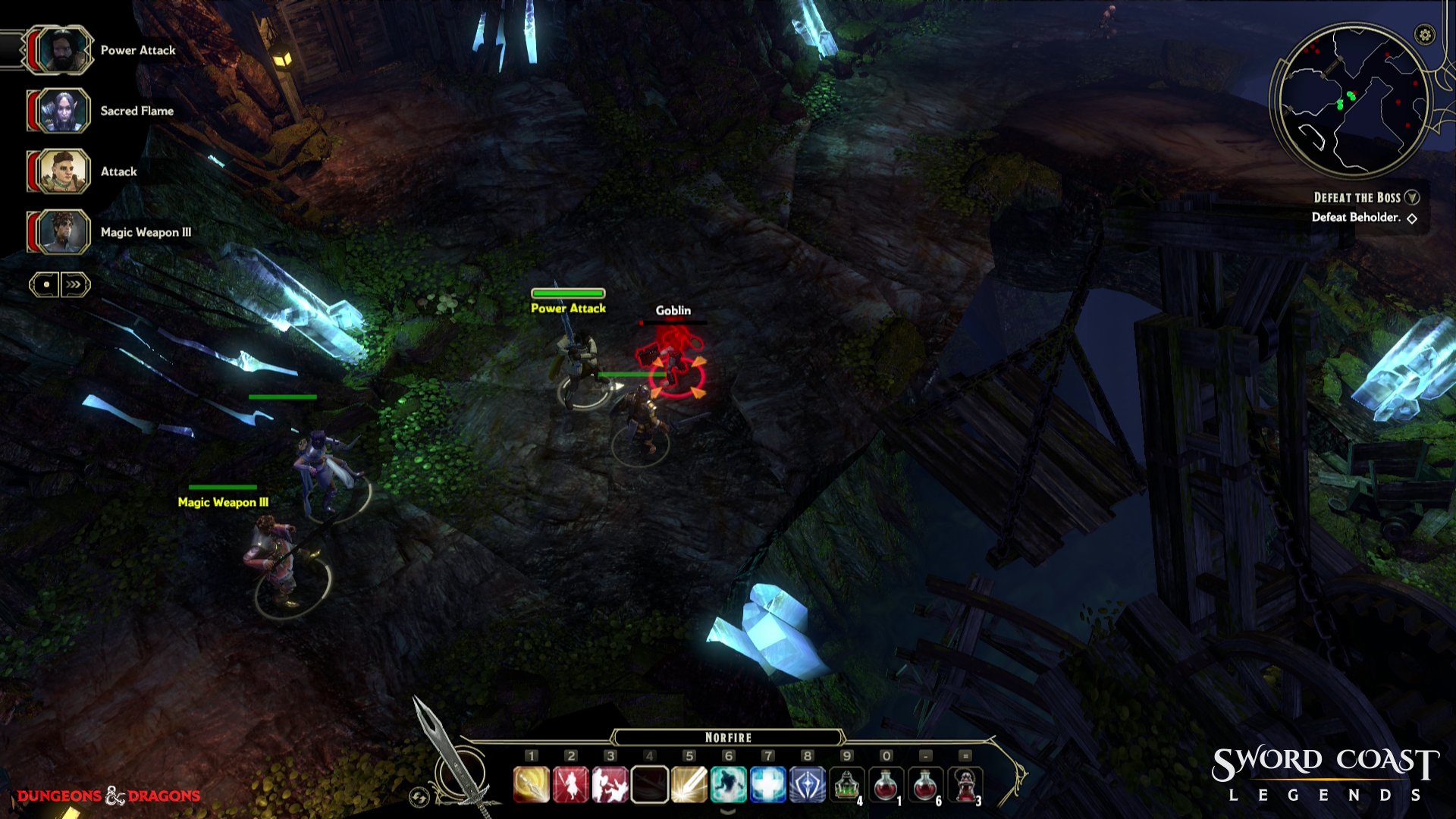Activate the blue winged shield ability
This screenshot has width=1456, height=819.
click(808, 784)
